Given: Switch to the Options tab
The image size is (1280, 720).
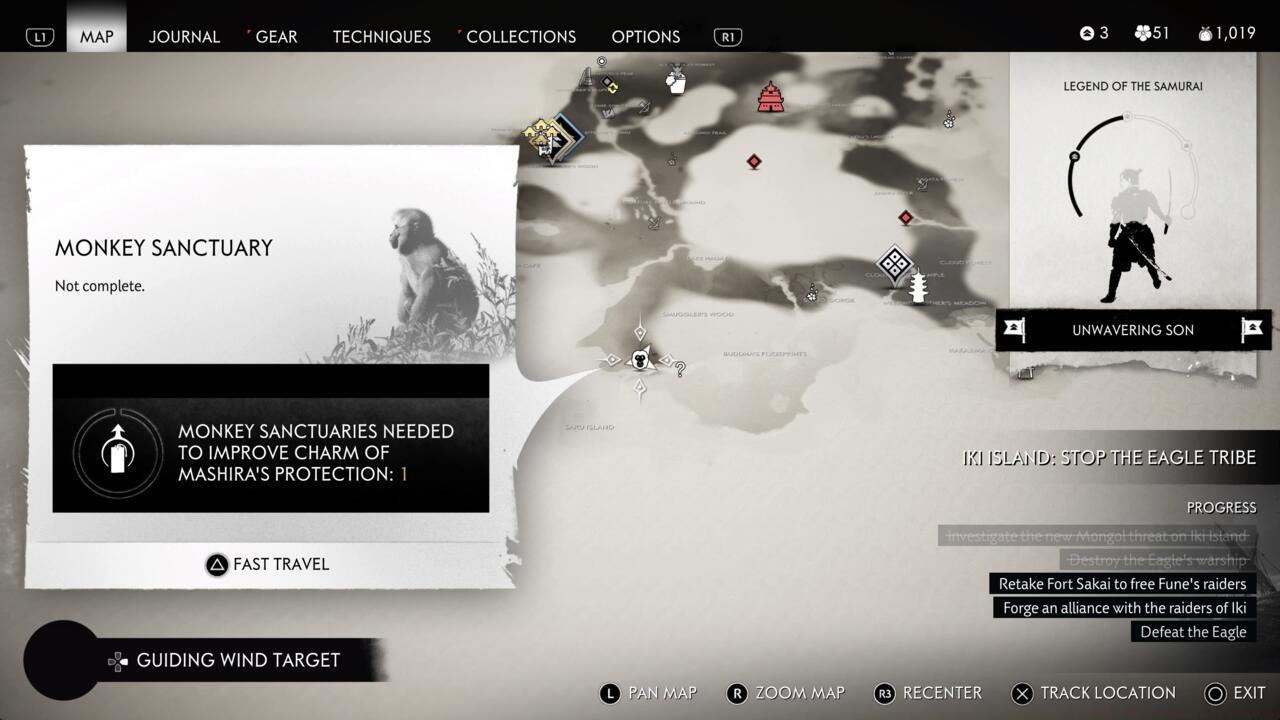Looking at the screenshot, I should coord(645,36).
